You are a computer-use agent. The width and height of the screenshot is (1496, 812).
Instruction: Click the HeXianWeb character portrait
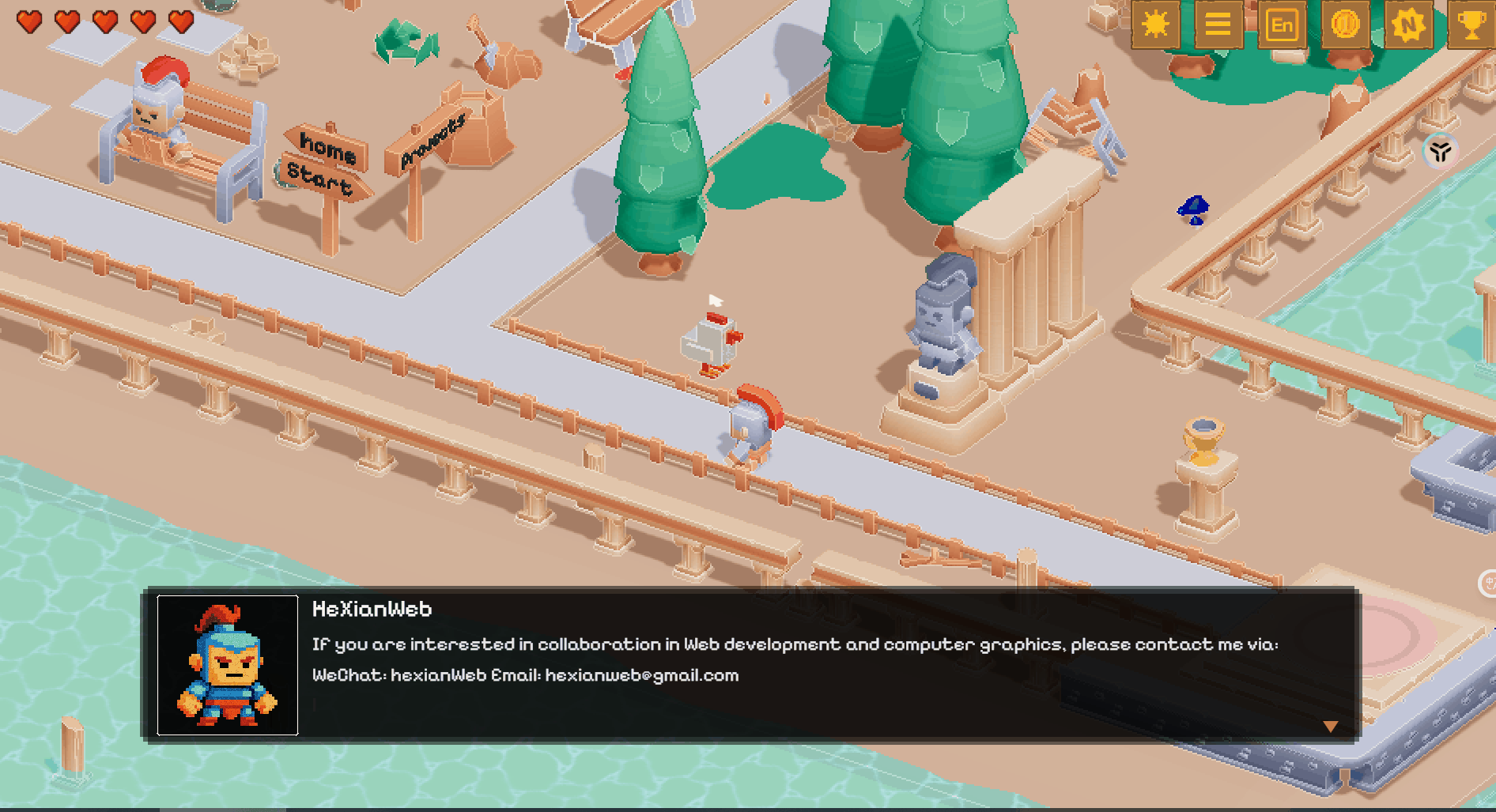tap(228, 665)
